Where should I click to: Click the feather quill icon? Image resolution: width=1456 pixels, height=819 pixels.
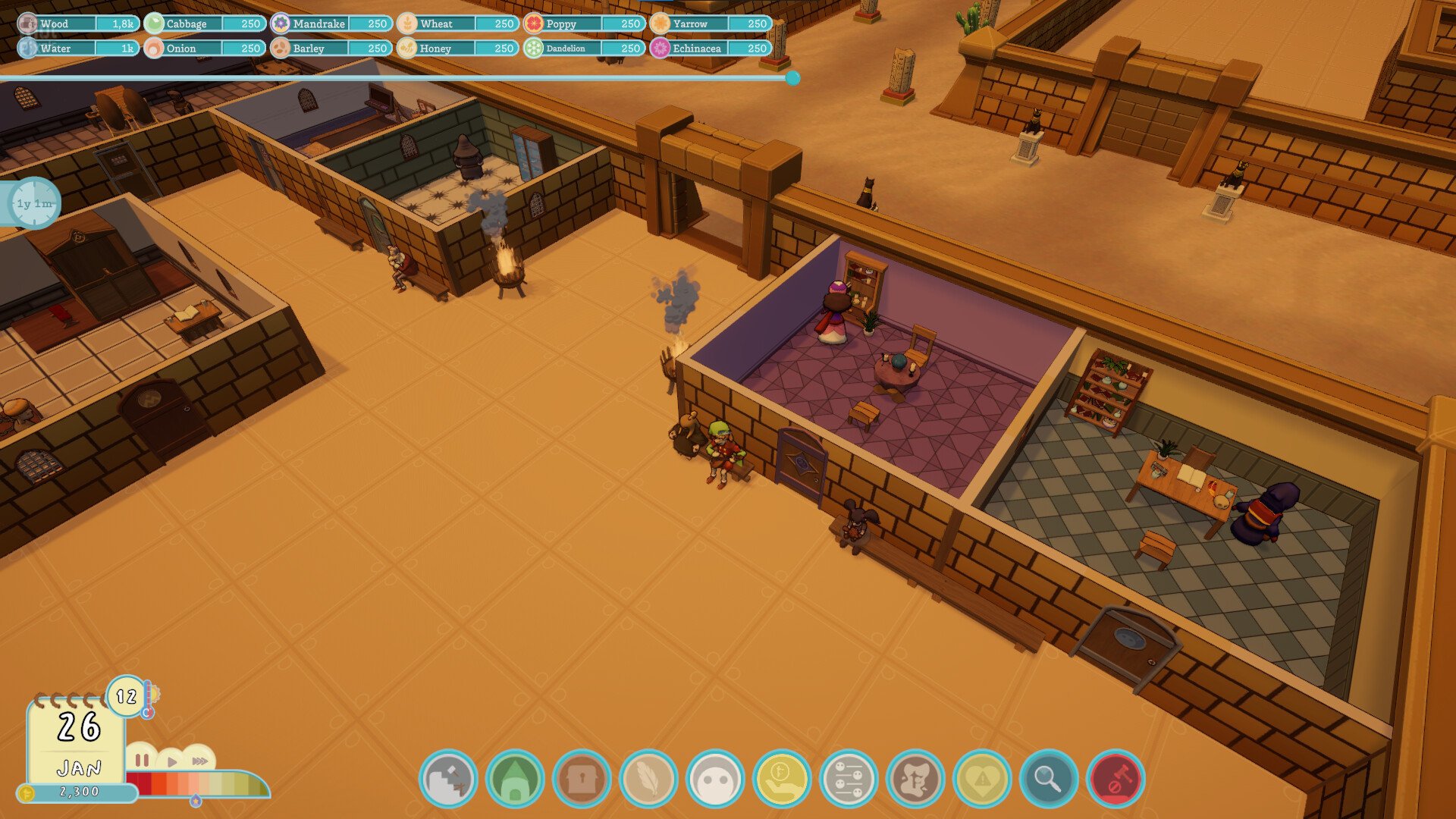[648, 778]
